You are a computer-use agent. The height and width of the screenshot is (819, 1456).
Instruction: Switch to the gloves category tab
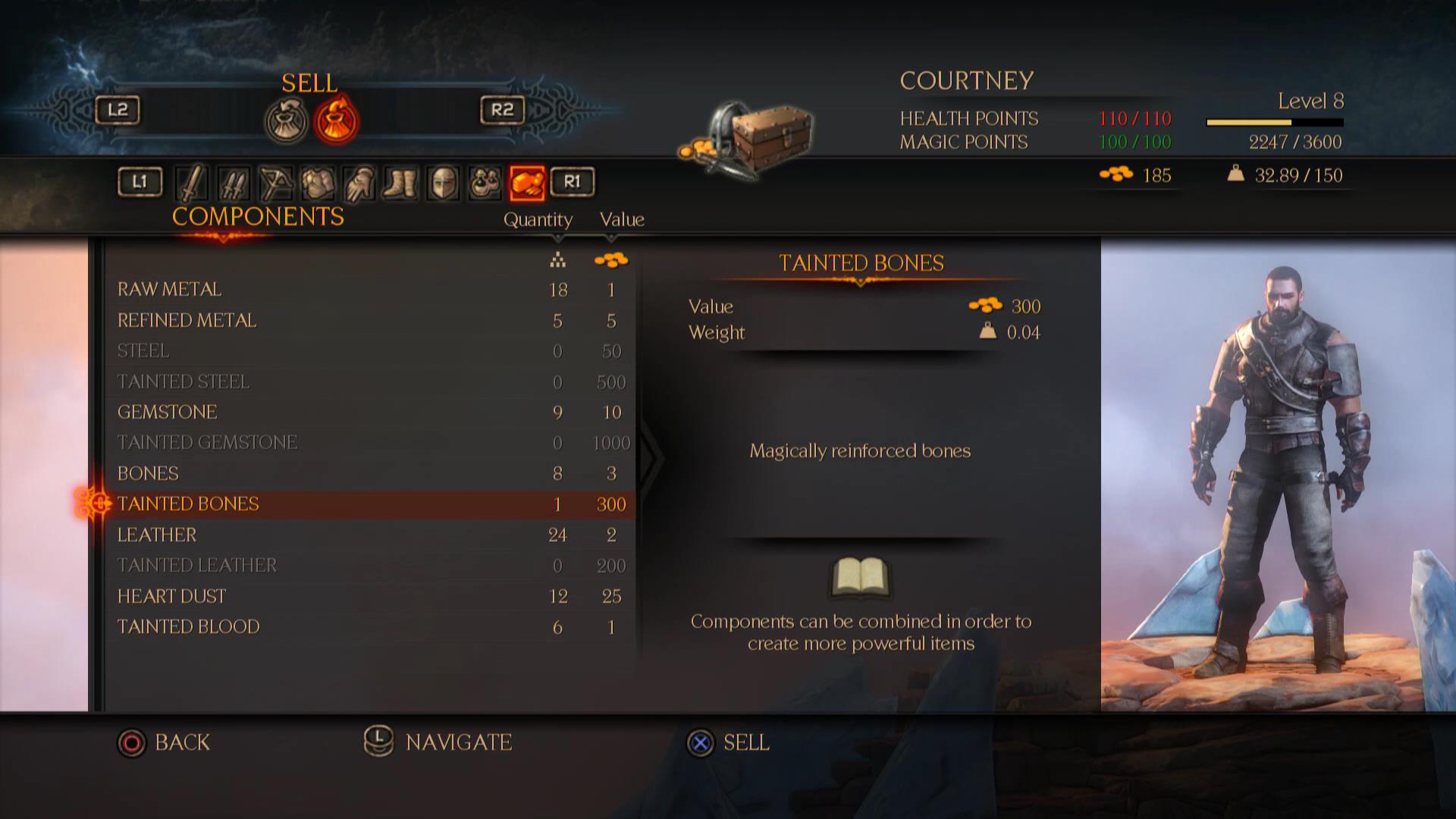coord(359,183)
